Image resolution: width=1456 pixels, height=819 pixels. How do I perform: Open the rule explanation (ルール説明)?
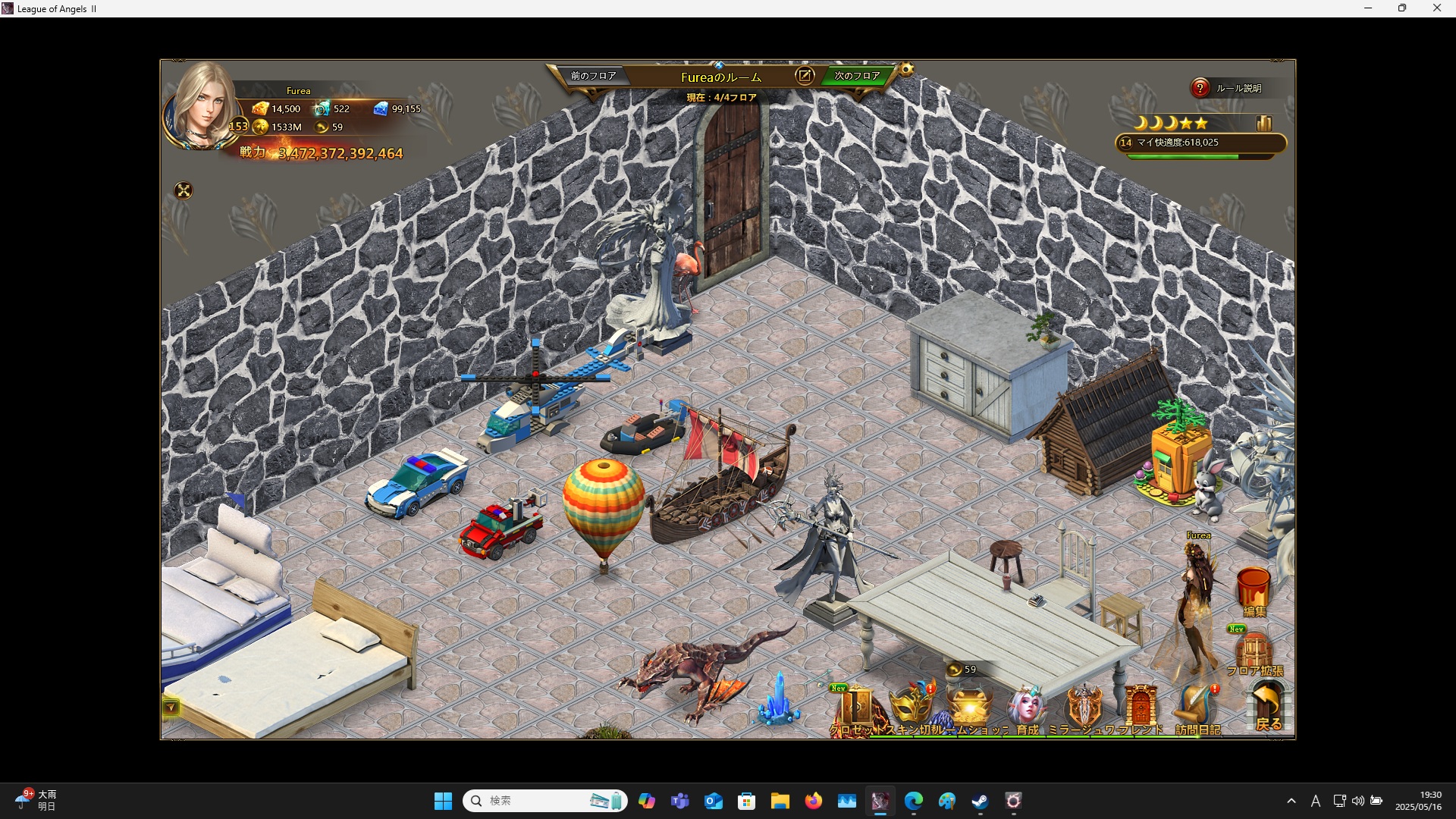pos(1228,89)
